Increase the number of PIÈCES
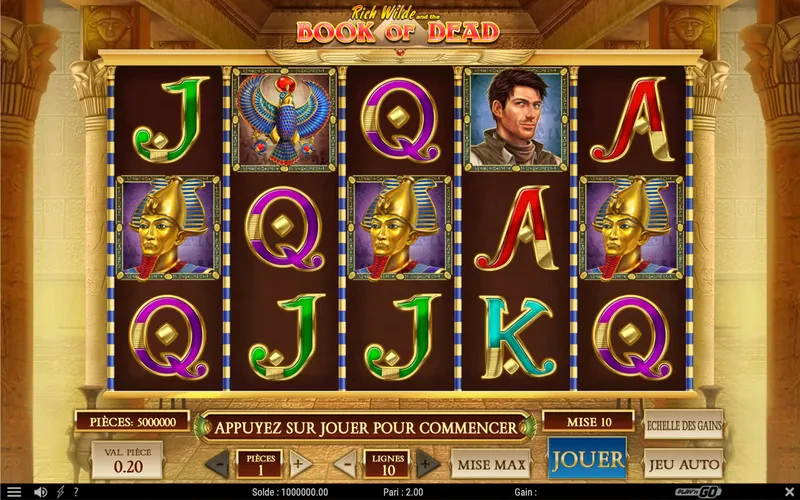Image resolution: width=800 pixels, height=500 pixels. point(297,464)
